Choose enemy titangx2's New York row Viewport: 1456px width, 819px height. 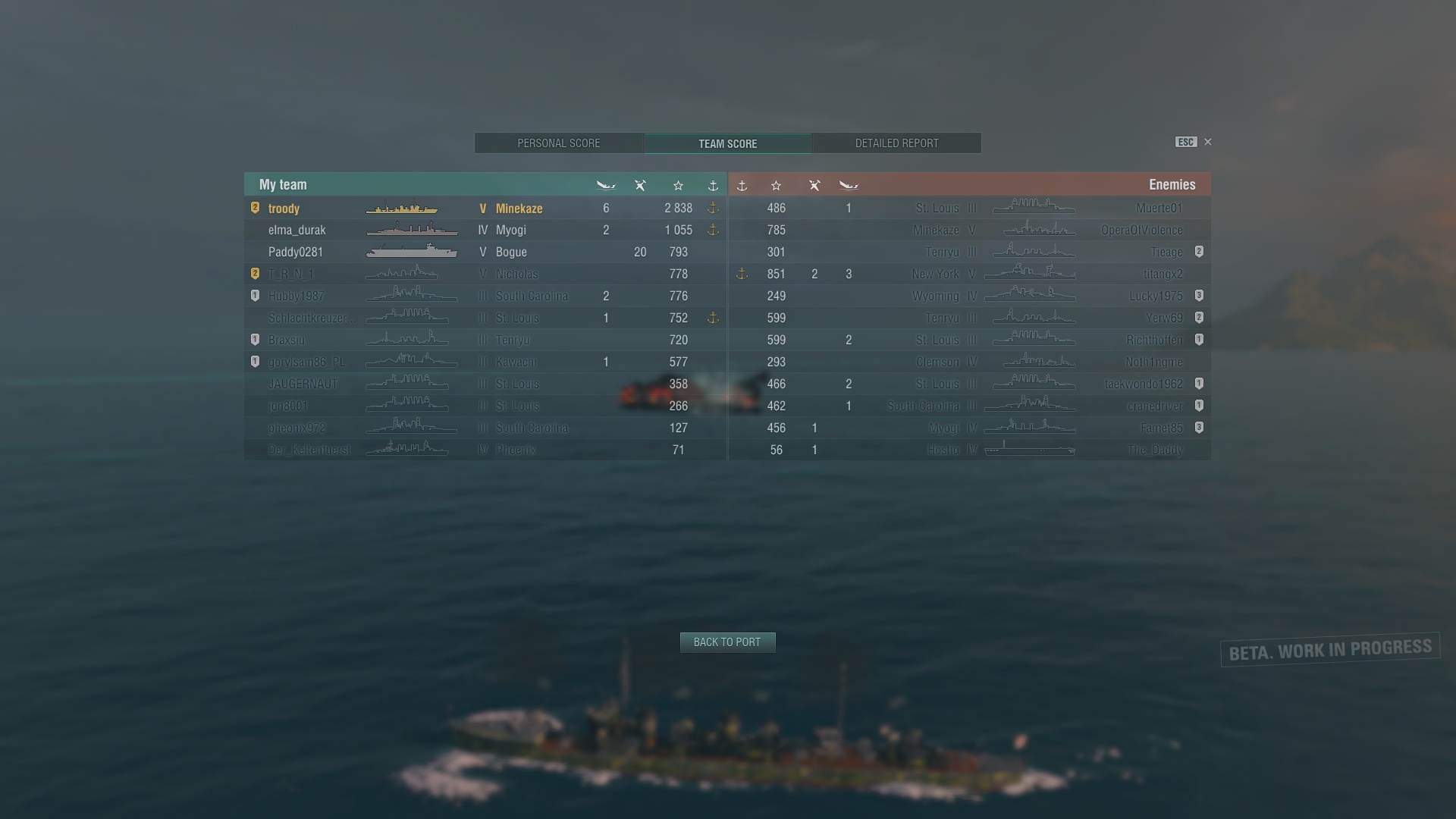tap(969, 275)
